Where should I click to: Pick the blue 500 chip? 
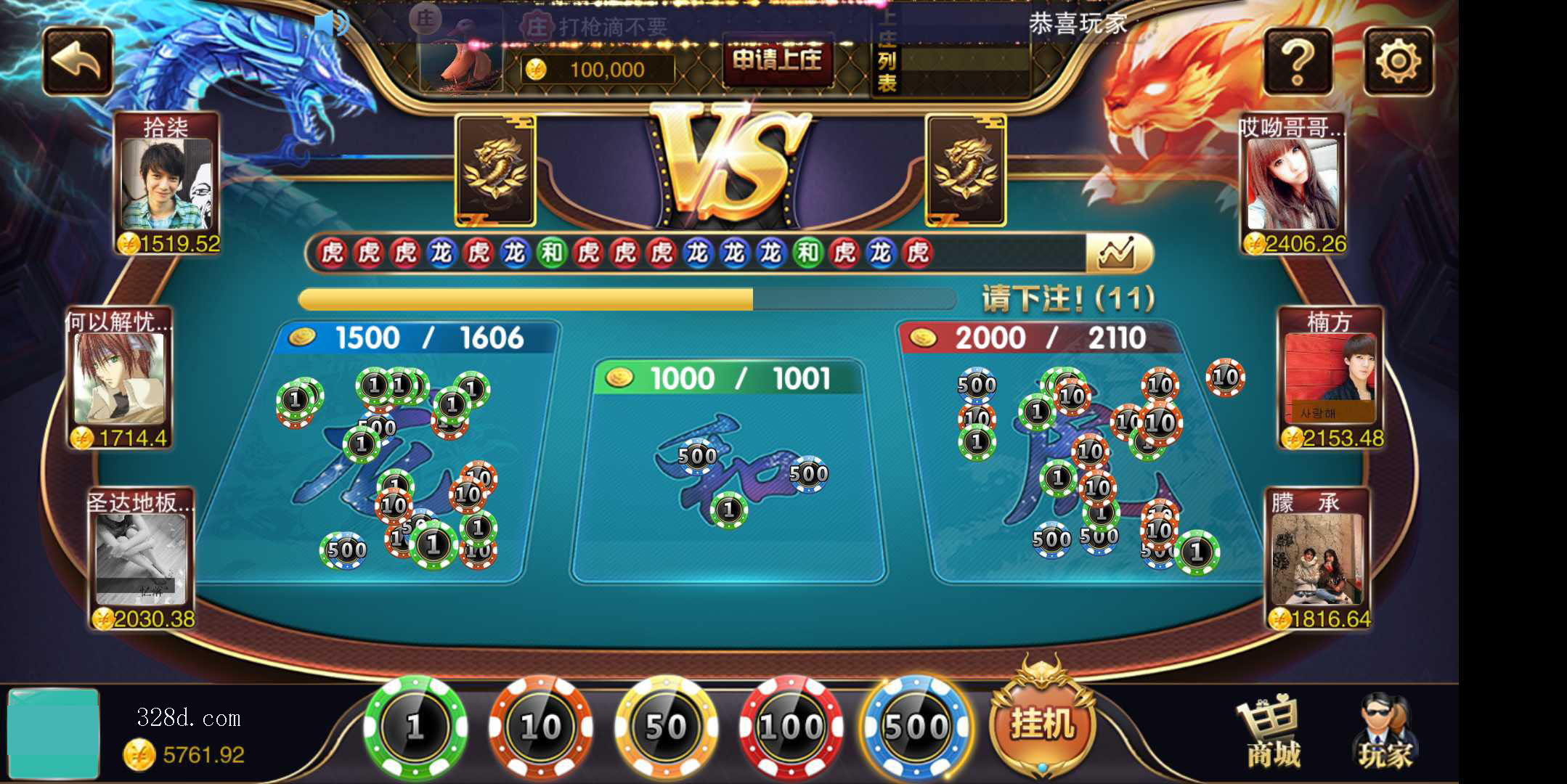(x=916, y=727)
